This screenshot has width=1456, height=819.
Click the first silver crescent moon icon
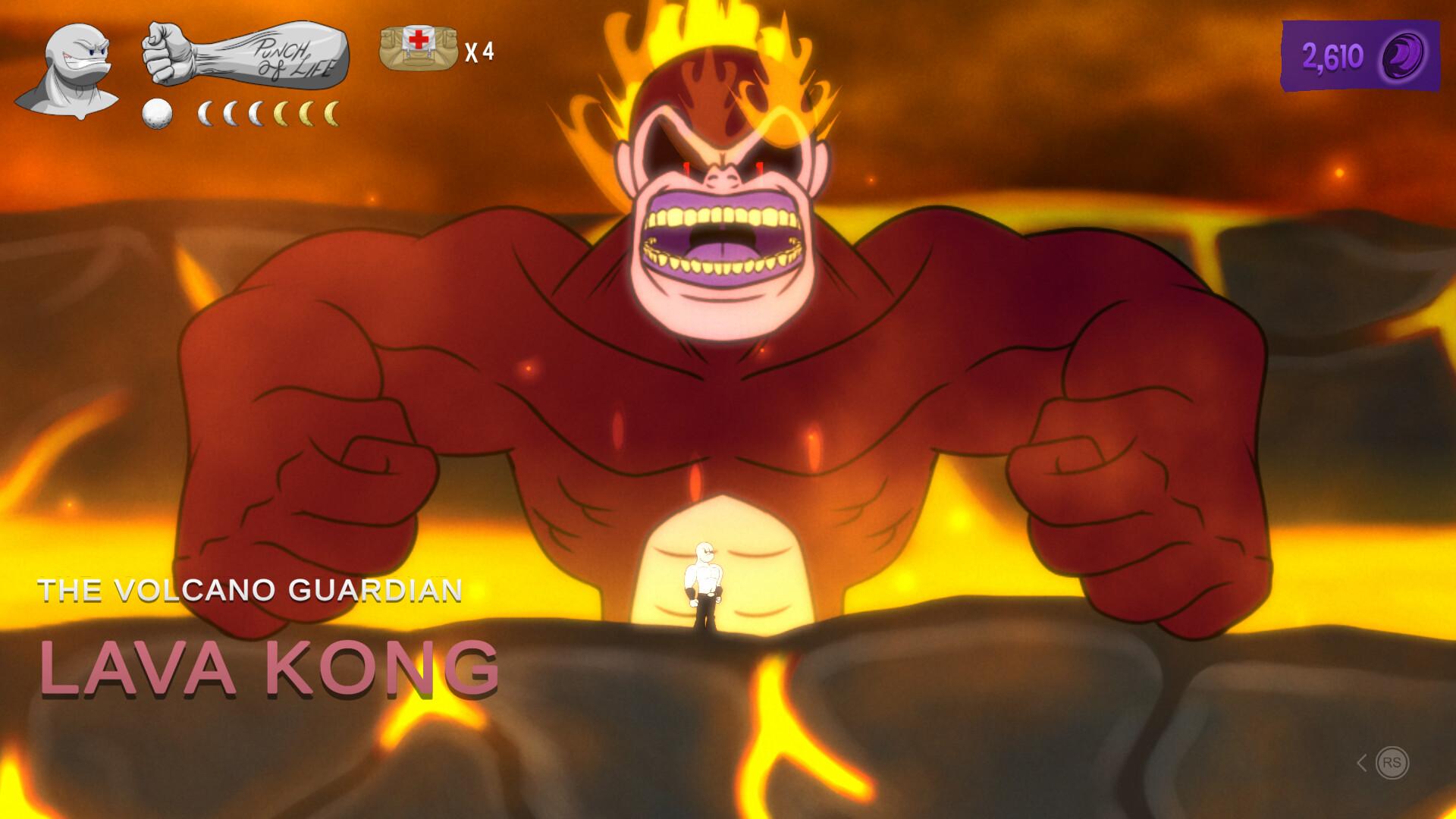(x=205, y=114)
